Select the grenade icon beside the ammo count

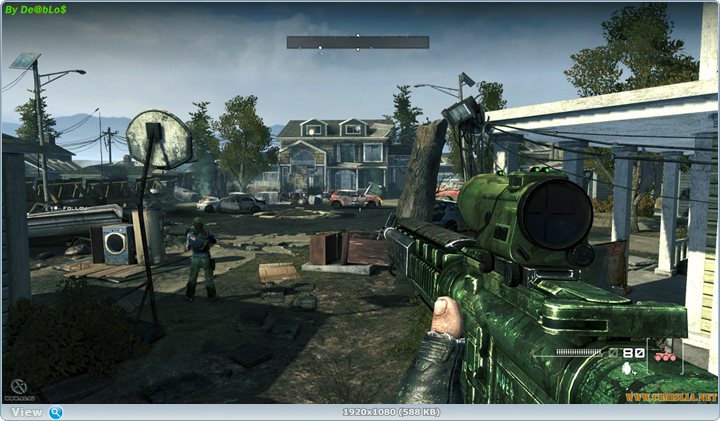click(627, 367)
